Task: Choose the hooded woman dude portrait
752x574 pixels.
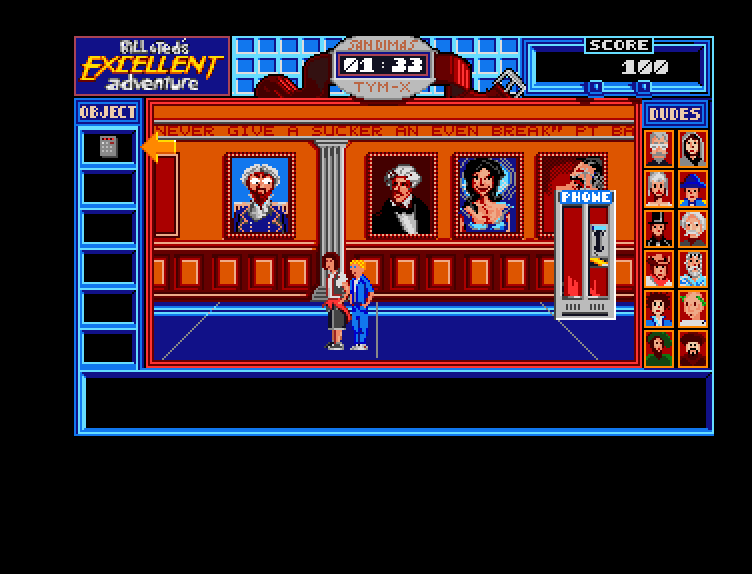Action: pos(692,148)
